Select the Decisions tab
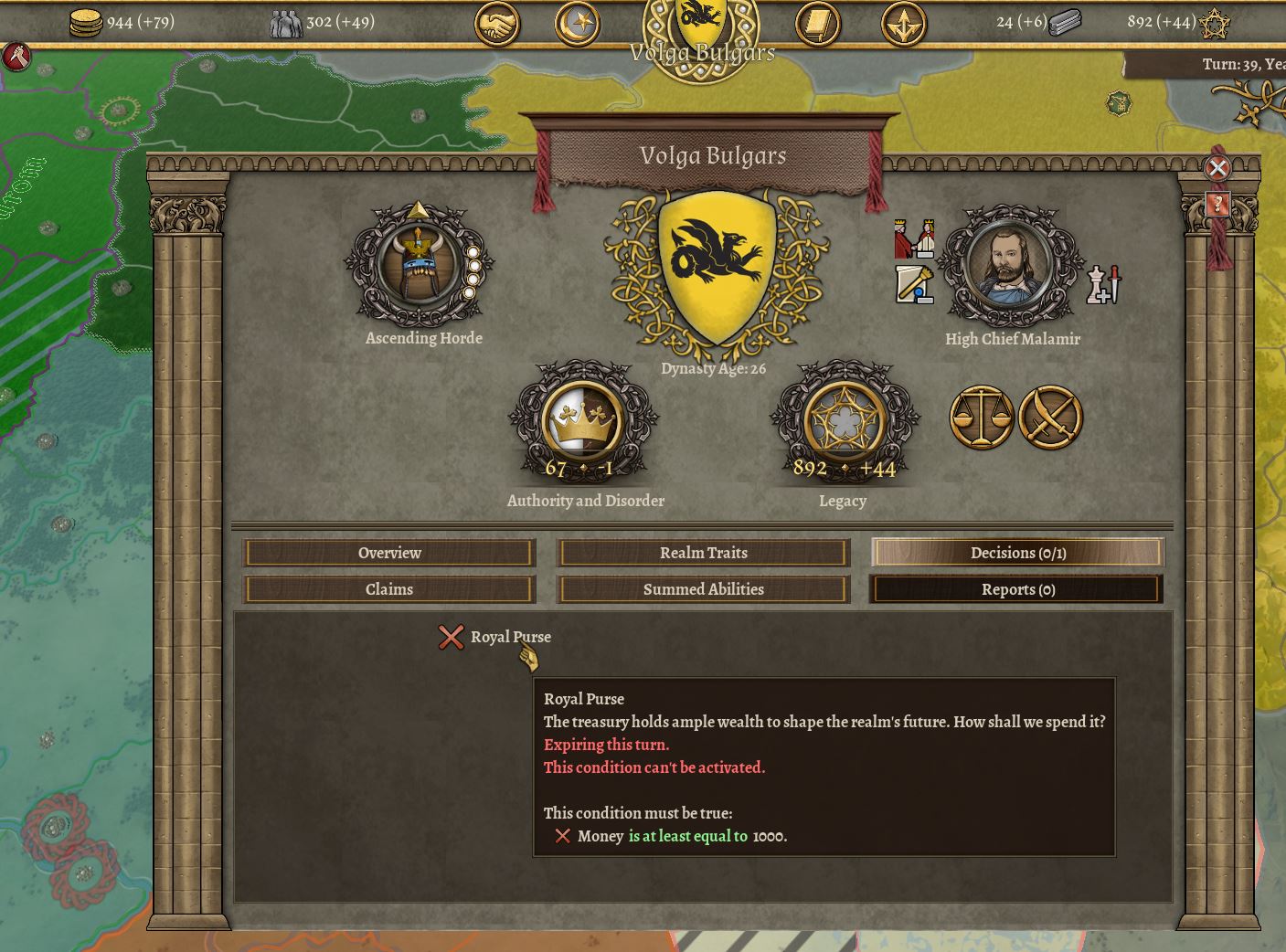 pyautogui.click(x=1017, y=553)
